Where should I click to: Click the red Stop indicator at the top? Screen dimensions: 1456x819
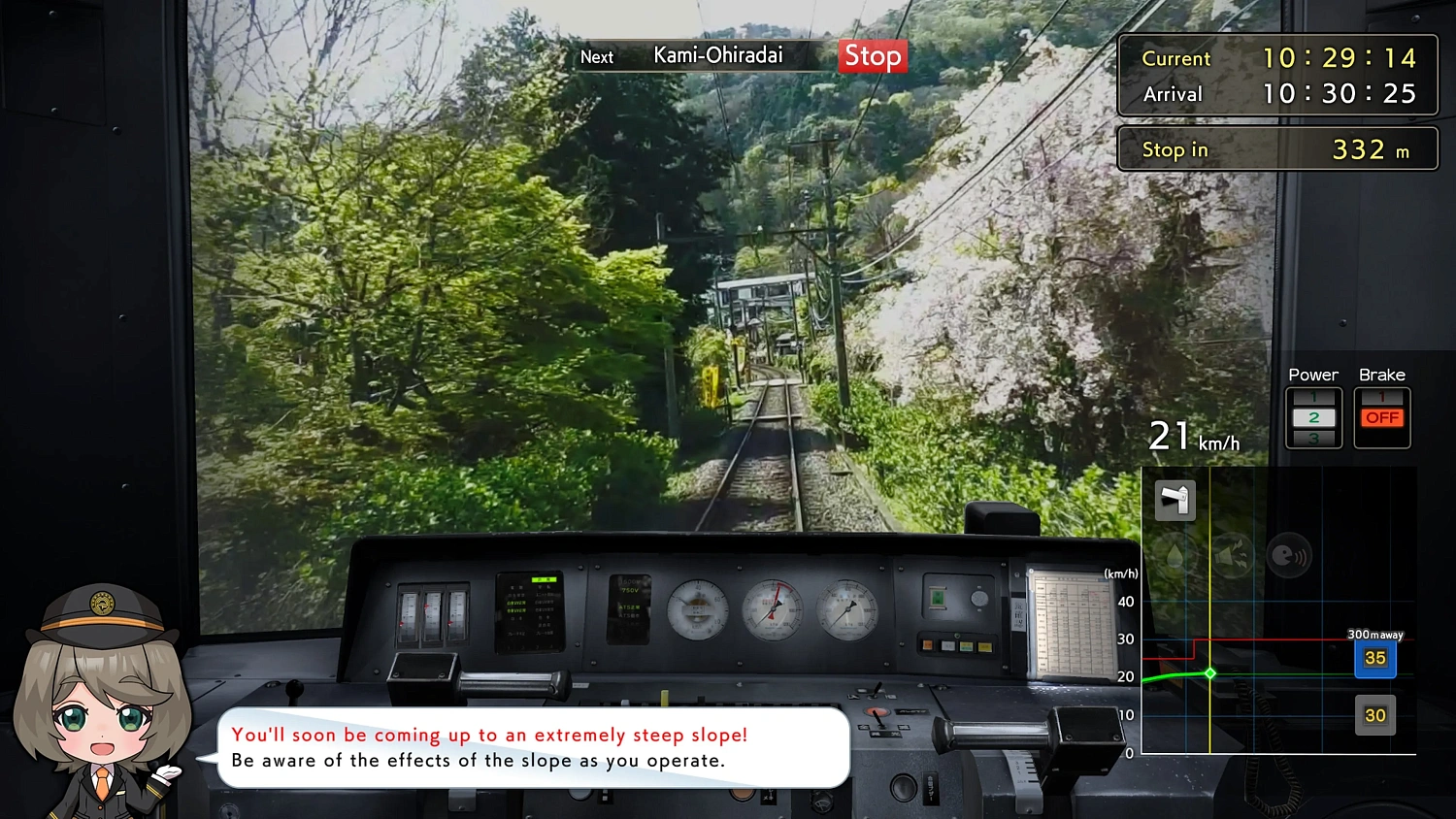[871, 56]
